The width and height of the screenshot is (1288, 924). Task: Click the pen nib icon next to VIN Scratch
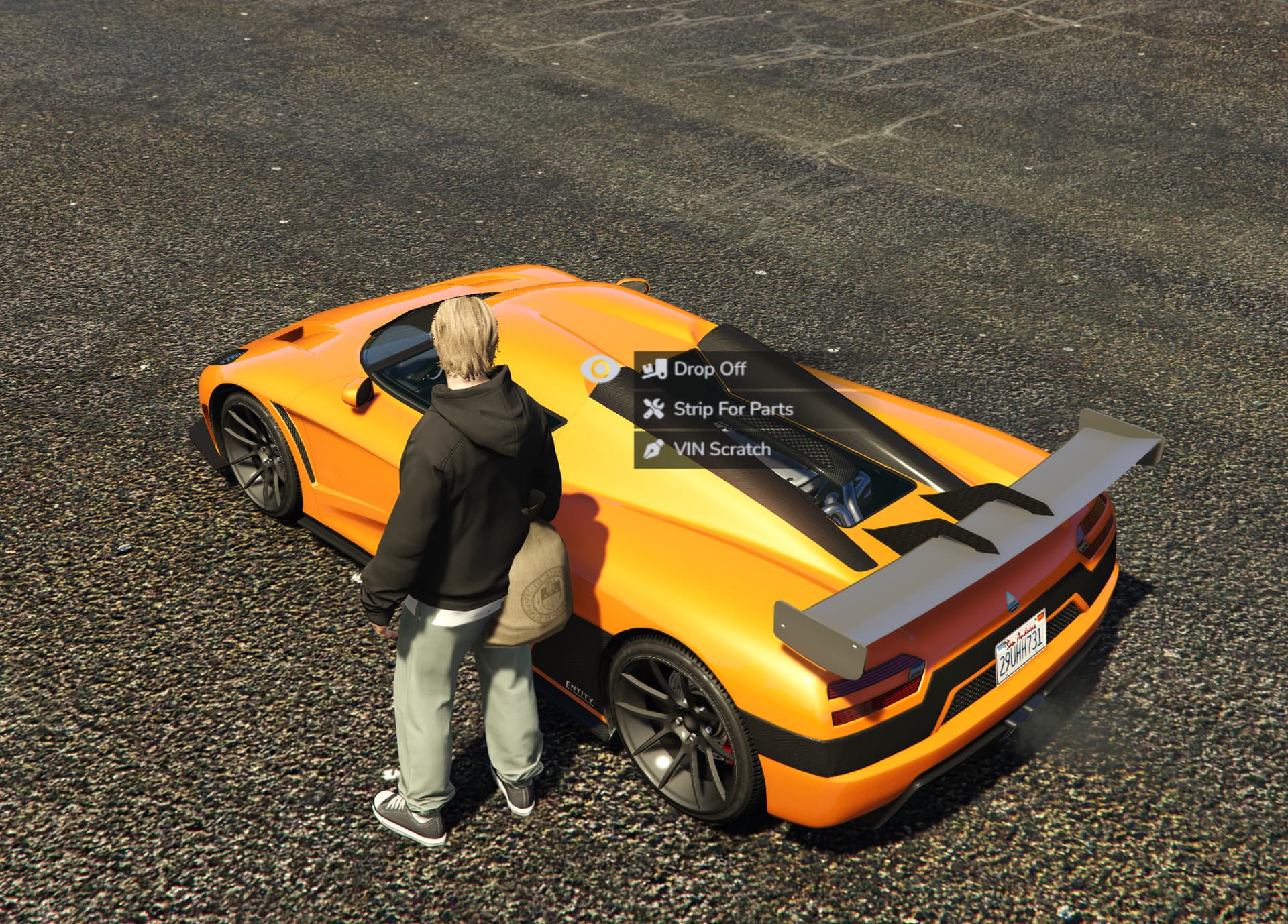tap(653, 449)
